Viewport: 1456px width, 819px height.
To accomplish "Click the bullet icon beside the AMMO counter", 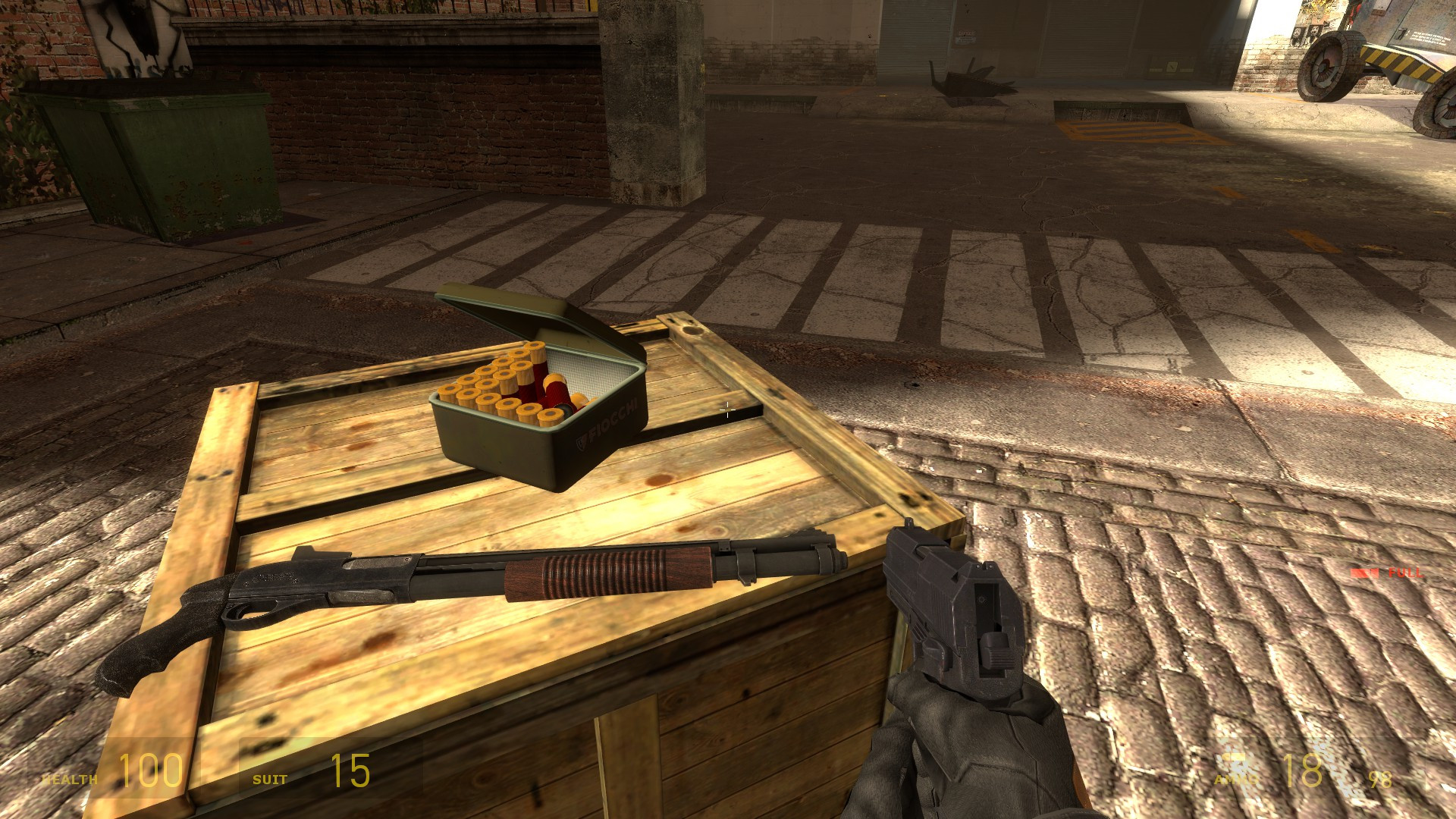I will pos(1232,757).
